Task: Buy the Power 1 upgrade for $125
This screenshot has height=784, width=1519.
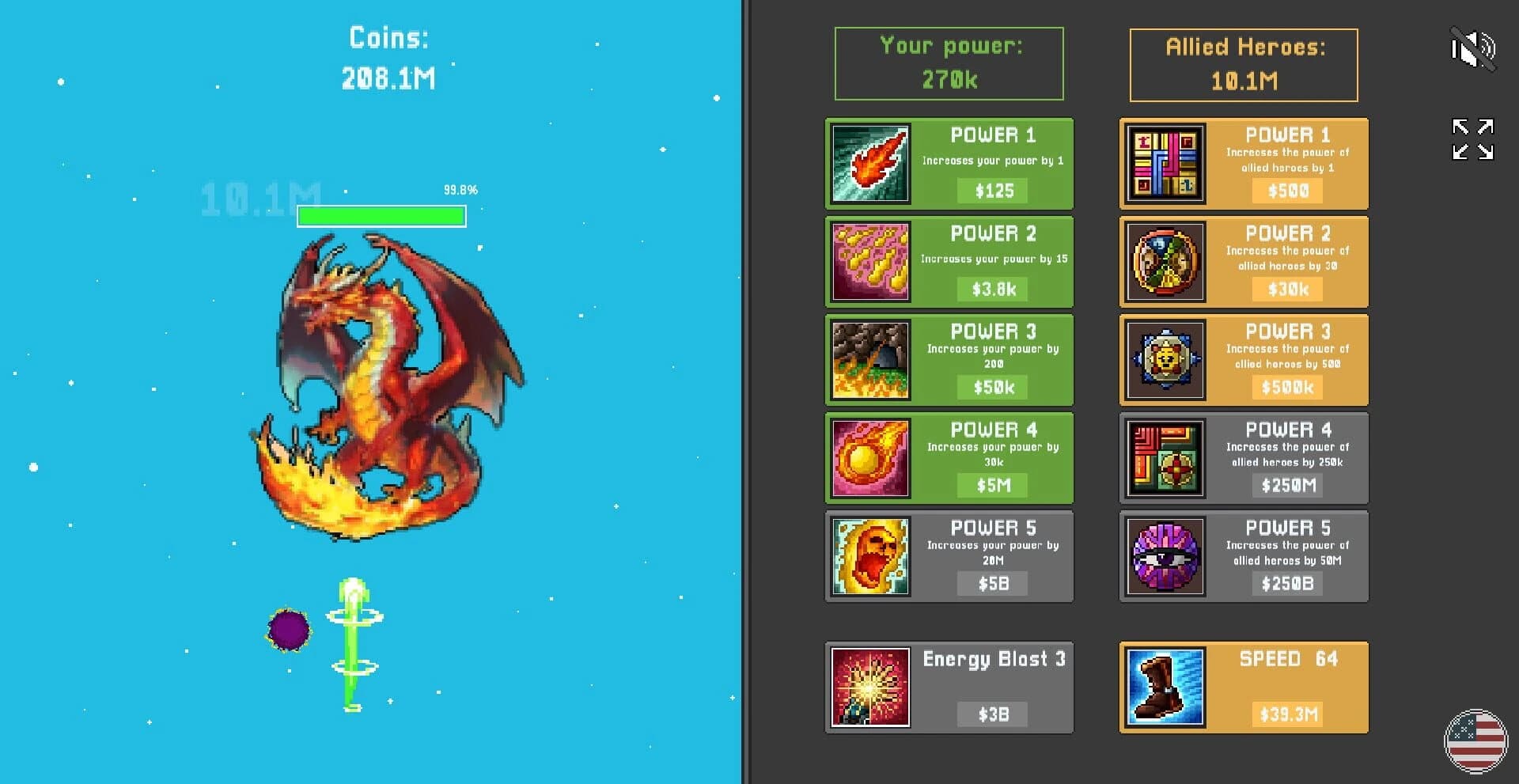Action: pos(993,191)
